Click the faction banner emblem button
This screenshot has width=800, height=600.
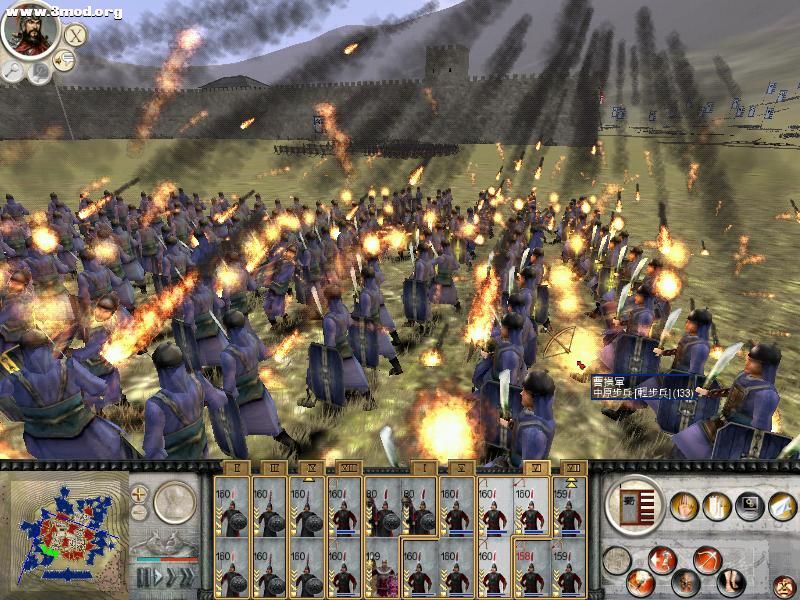[635, 504]
